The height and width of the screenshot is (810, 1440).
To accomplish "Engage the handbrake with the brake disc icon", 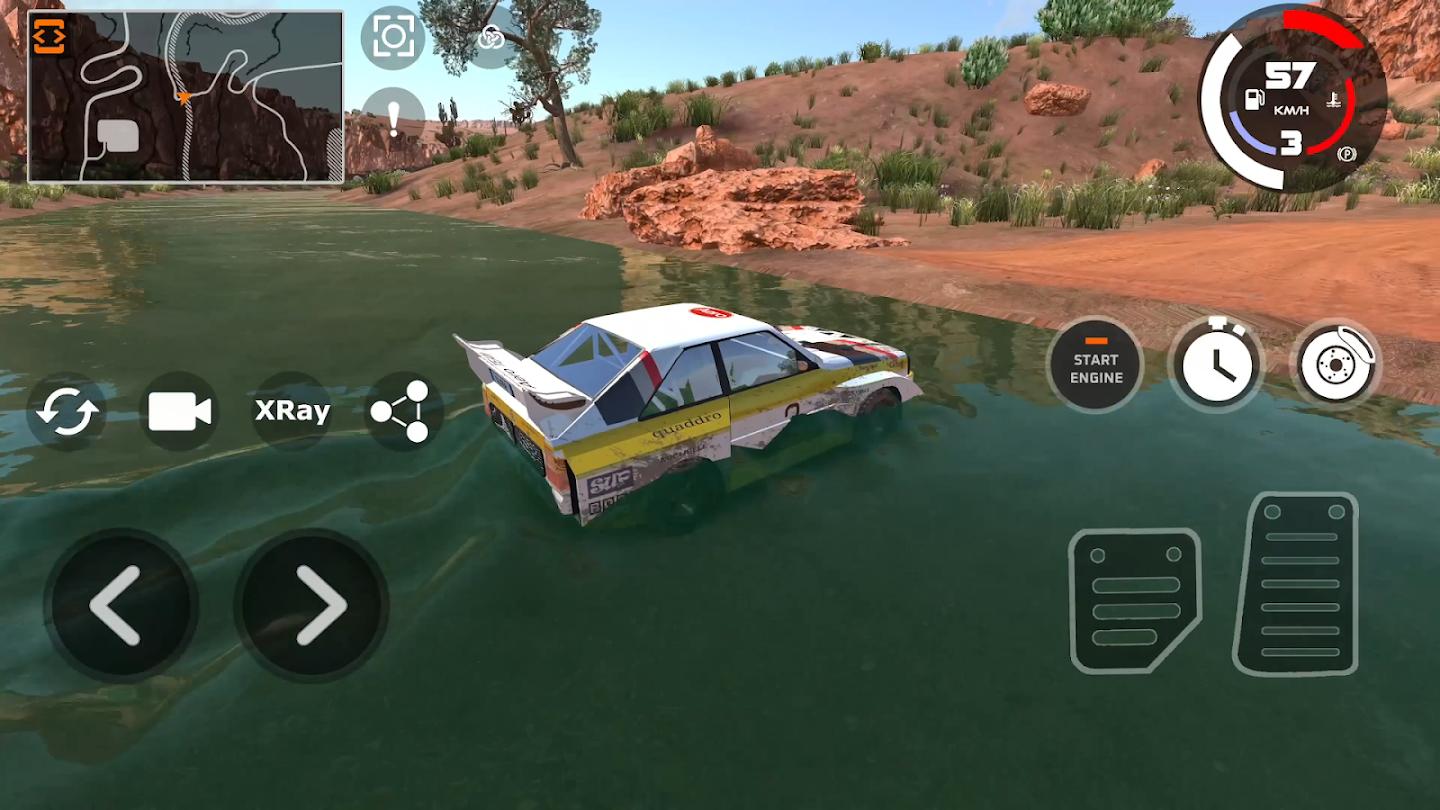I will coord(1337,366).
